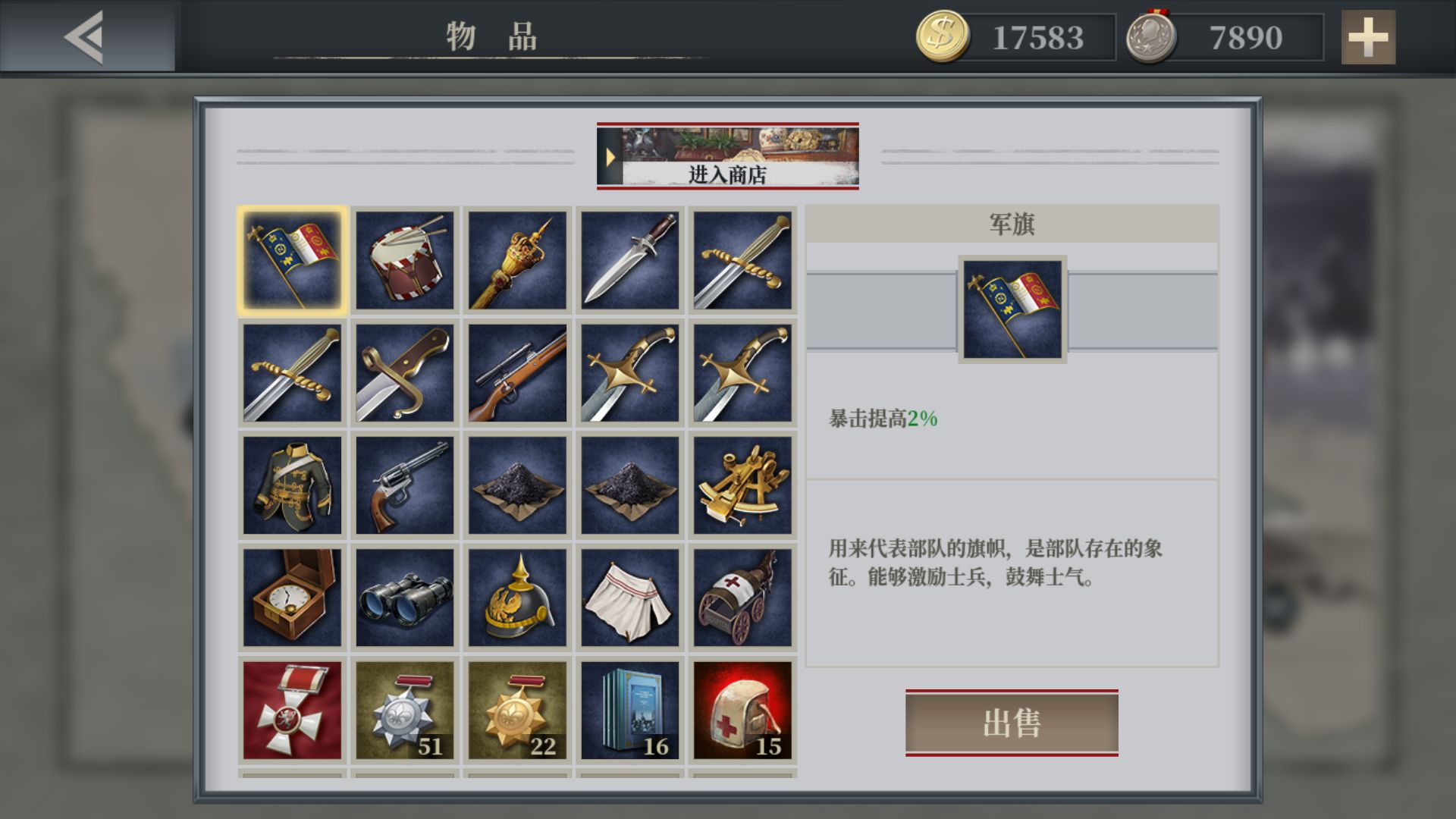
Task: Select the gold medal stack showing 22
Action: pos(516,708)
